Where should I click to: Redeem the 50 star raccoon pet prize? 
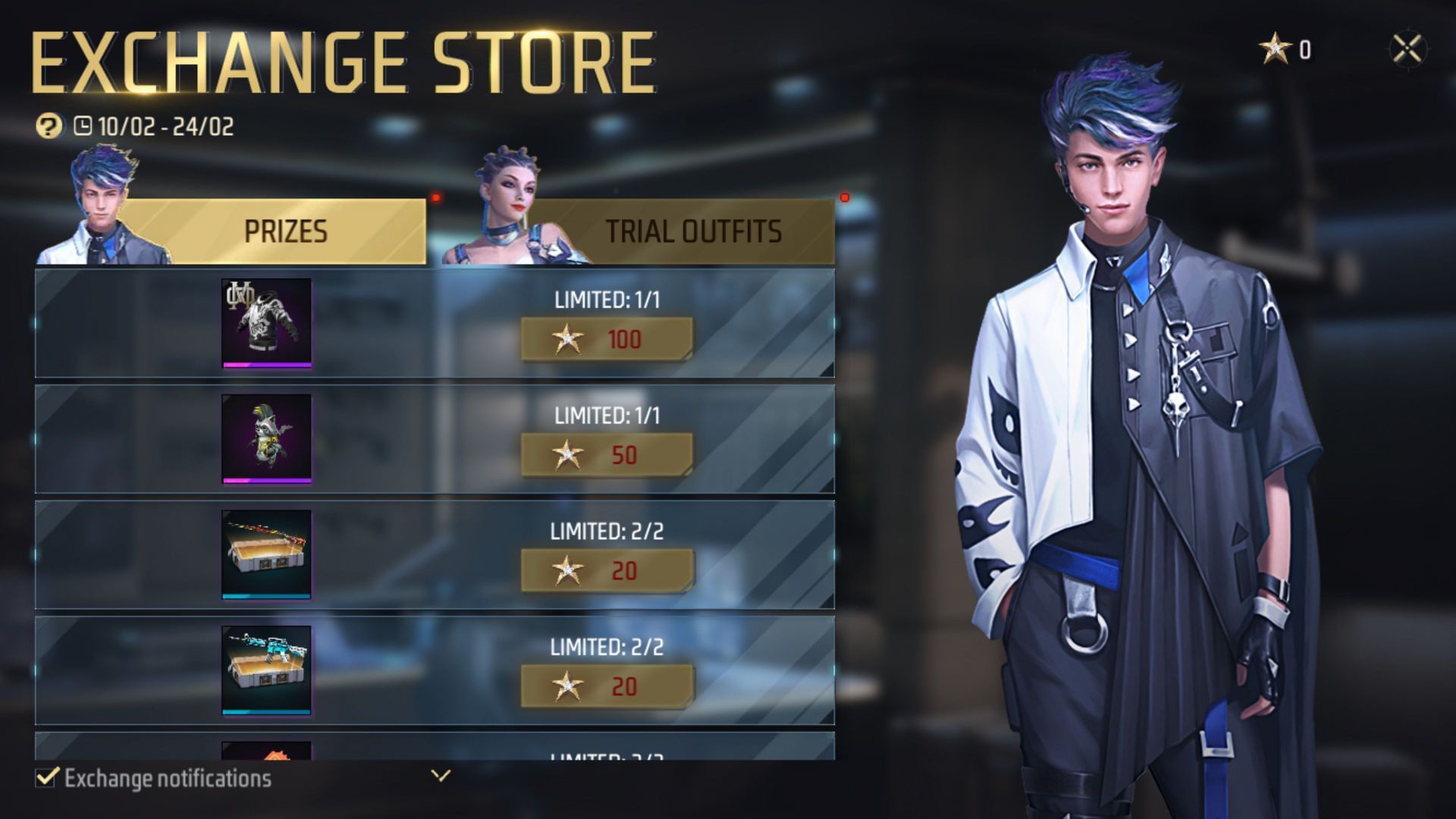607,455
